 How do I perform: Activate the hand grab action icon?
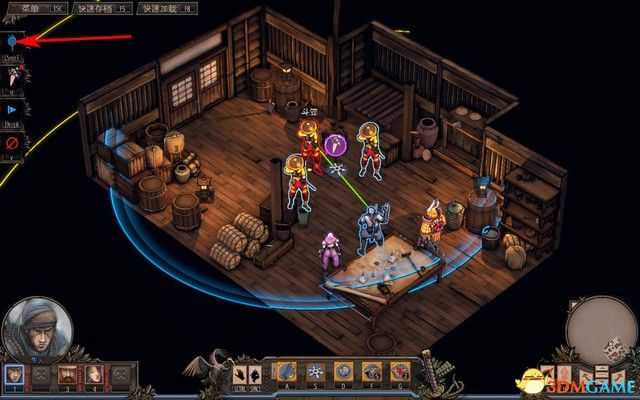tap(243, 372)
